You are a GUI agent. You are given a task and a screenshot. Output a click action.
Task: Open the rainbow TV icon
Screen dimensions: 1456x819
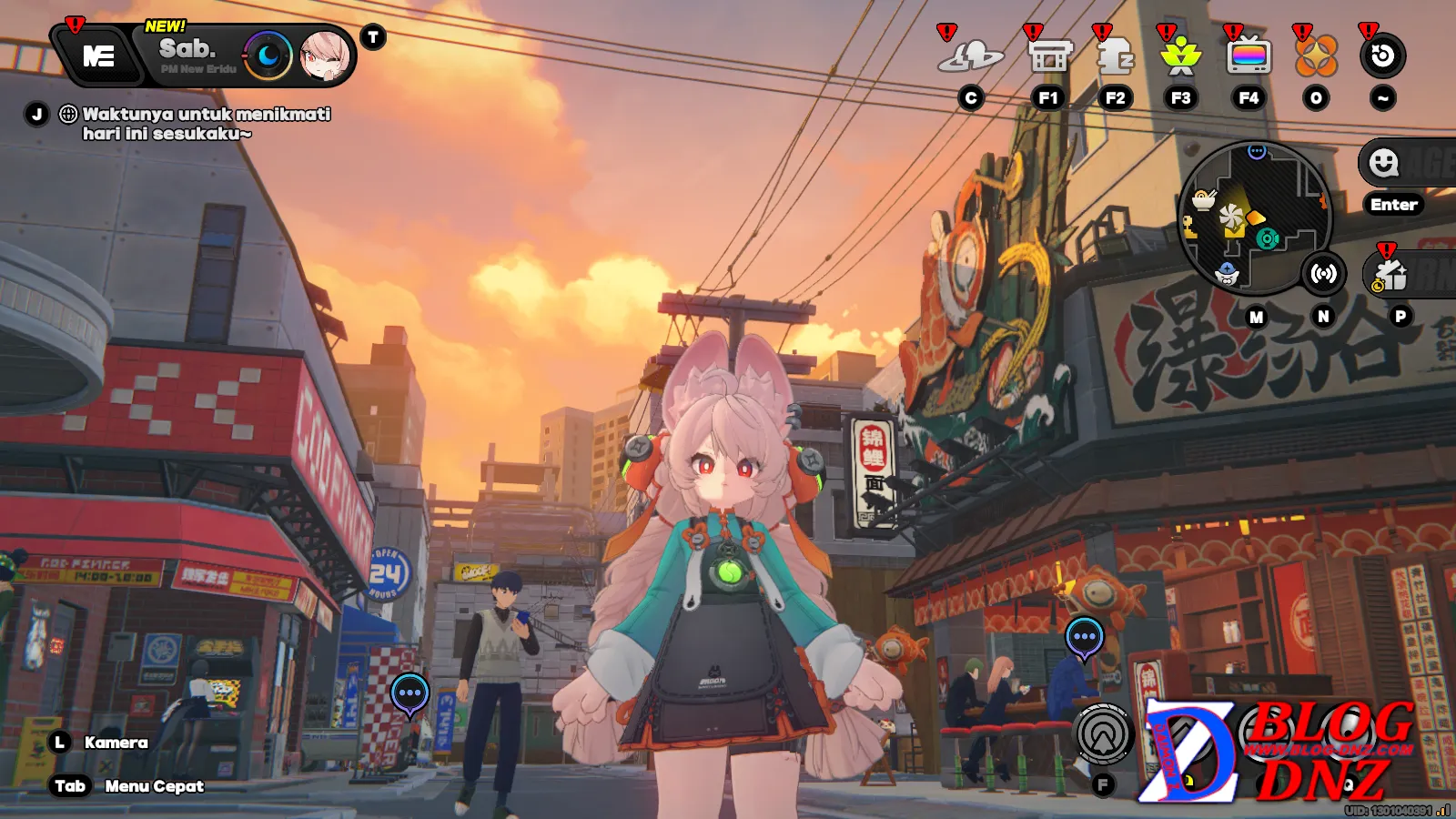click(1249, 56)
